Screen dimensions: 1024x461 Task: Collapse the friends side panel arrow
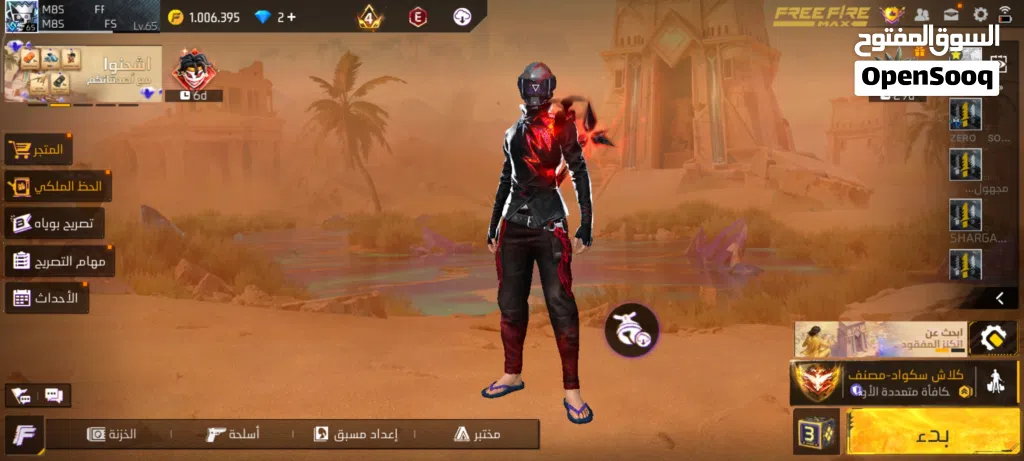(999, 298)
